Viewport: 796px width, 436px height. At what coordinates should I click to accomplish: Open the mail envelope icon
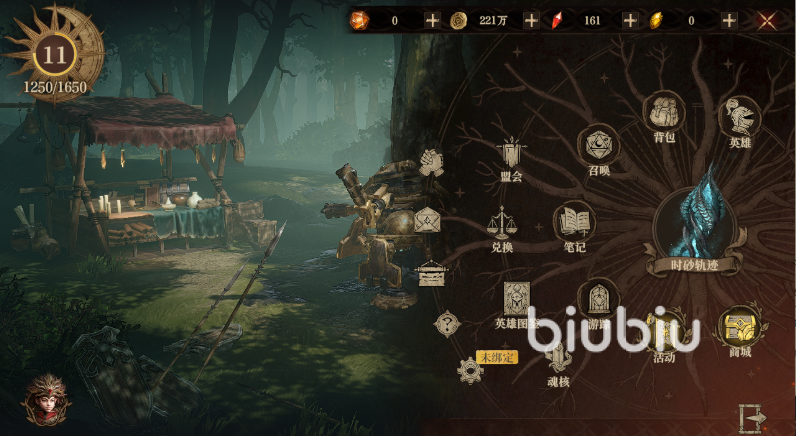428,220
